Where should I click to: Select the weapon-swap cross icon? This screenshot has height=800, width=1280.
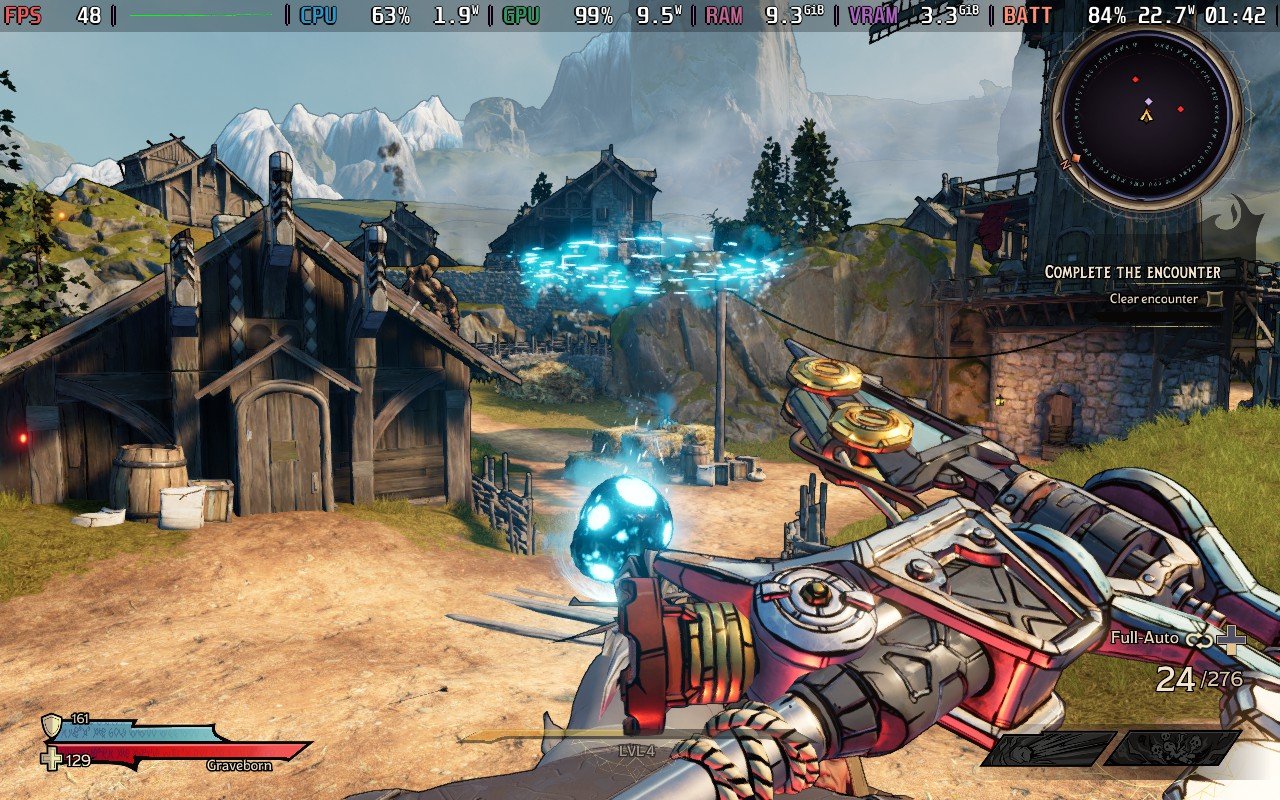pos(1231,639)
